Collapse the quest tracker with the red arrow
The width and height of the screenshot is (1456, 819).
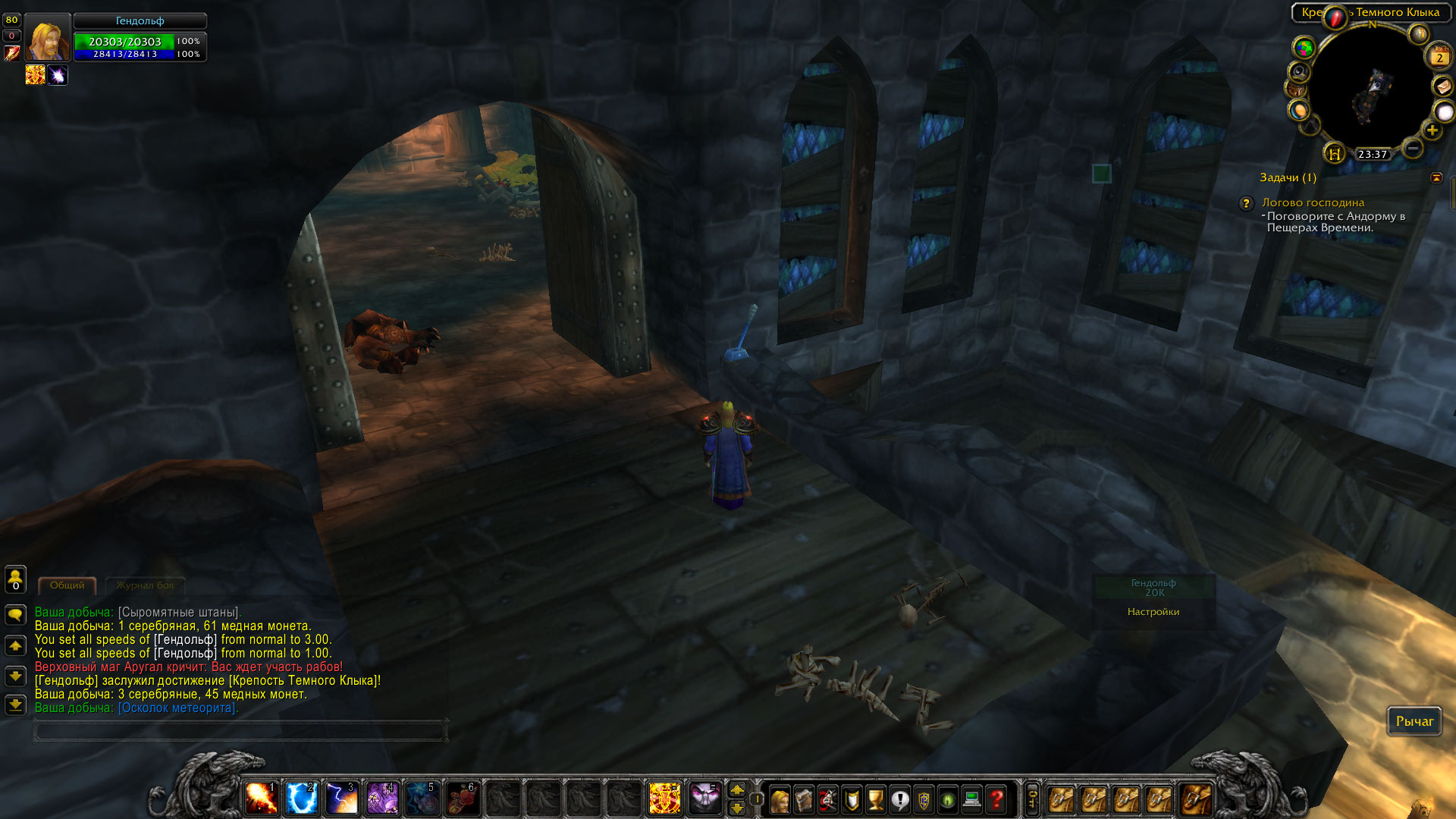pyautogui.click(x=1438, y=177)
